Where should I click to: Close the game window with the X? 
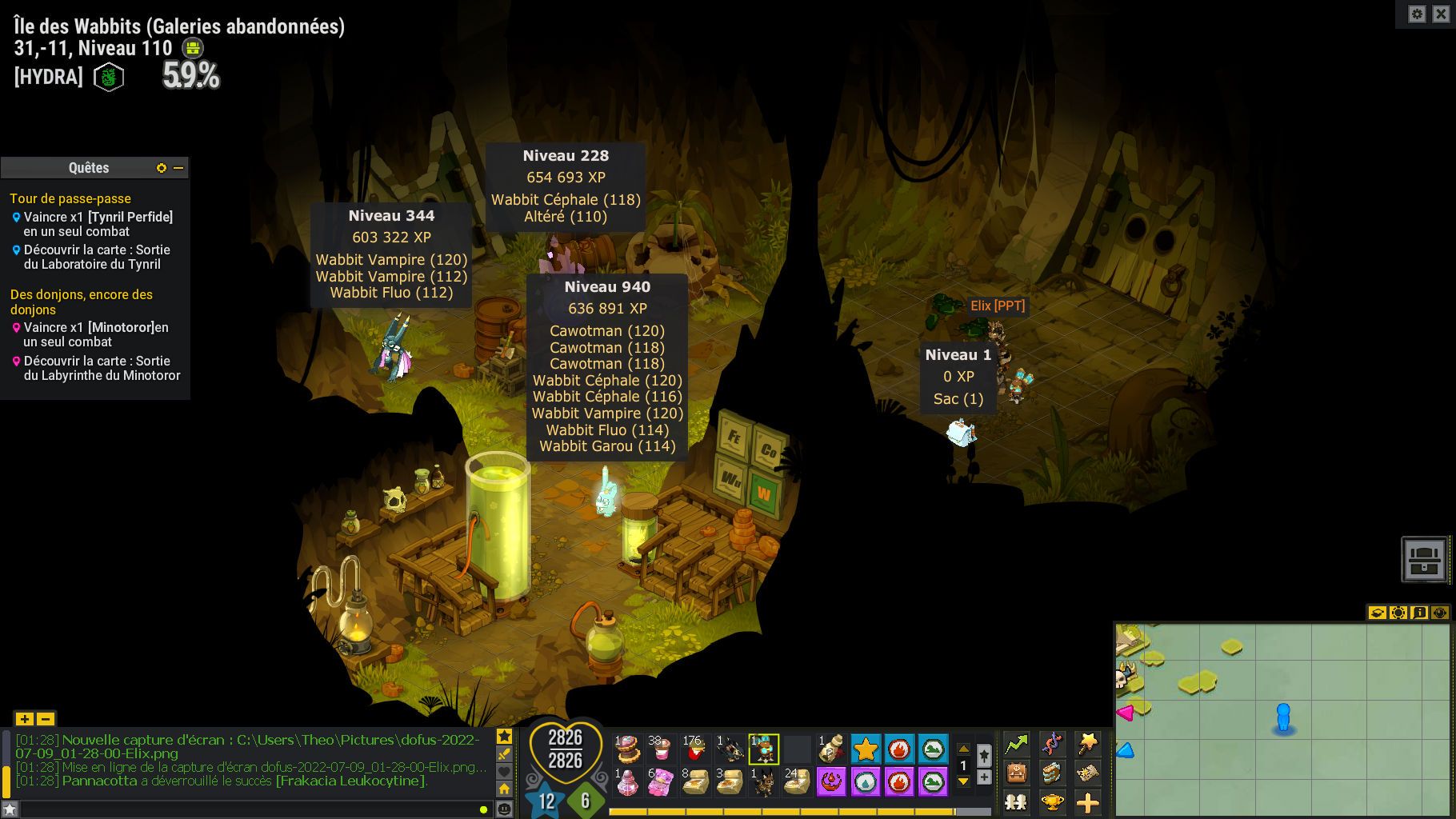[1441, 14]
